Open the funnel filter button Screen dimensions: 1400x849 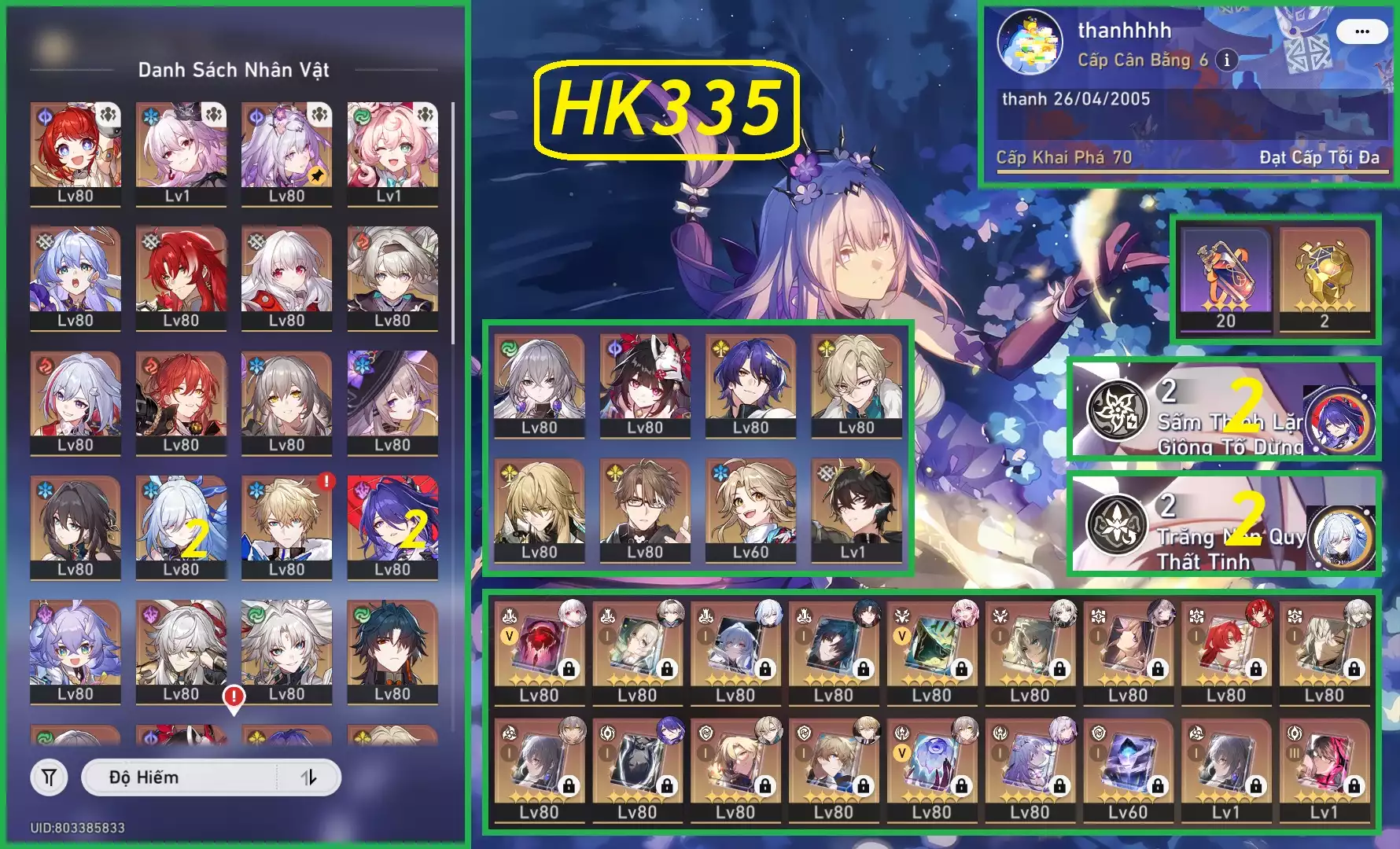point(49,777)
